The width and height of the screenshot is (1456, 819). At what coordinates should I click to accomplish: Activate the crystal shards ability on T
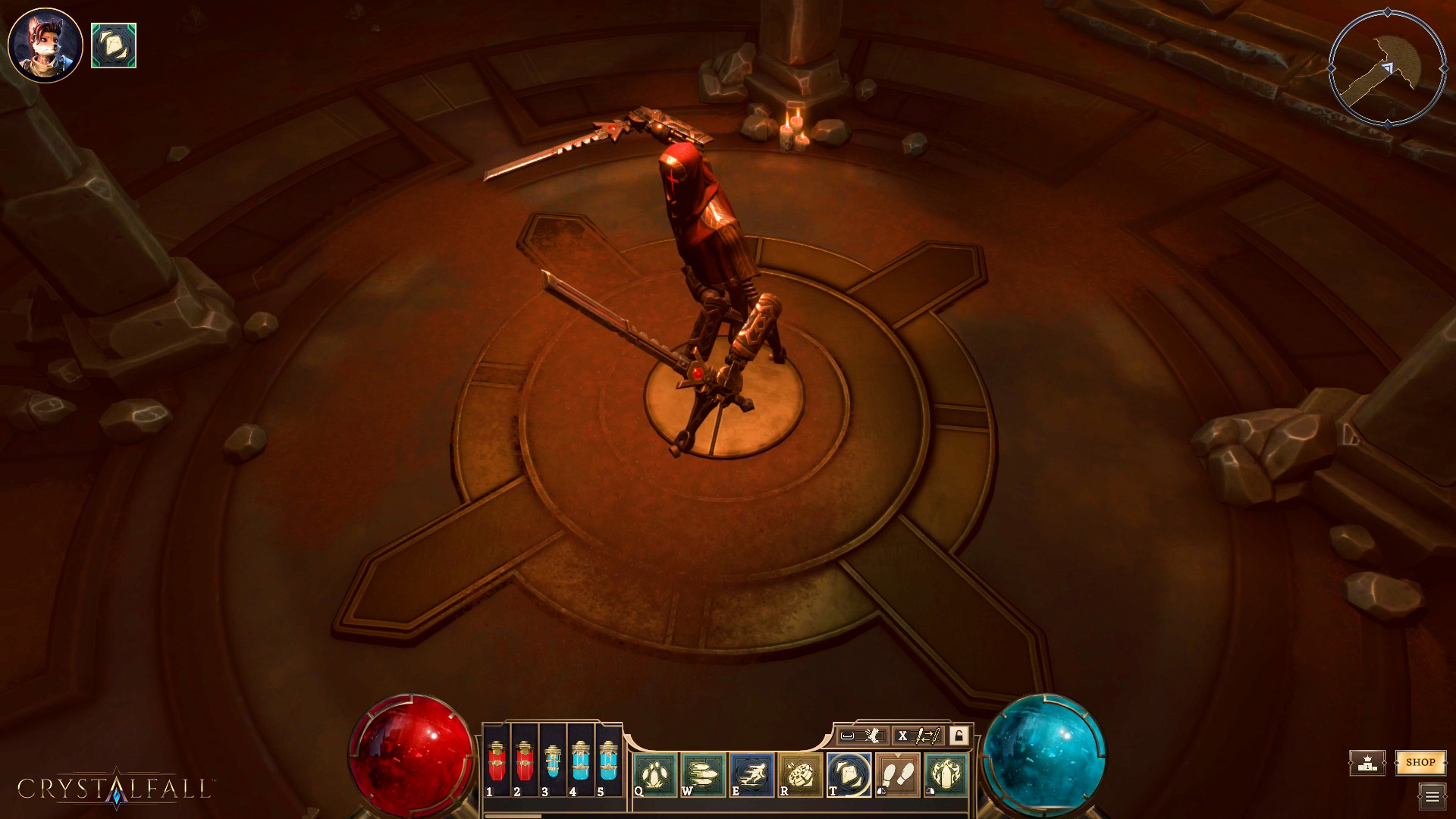(849, 775)
